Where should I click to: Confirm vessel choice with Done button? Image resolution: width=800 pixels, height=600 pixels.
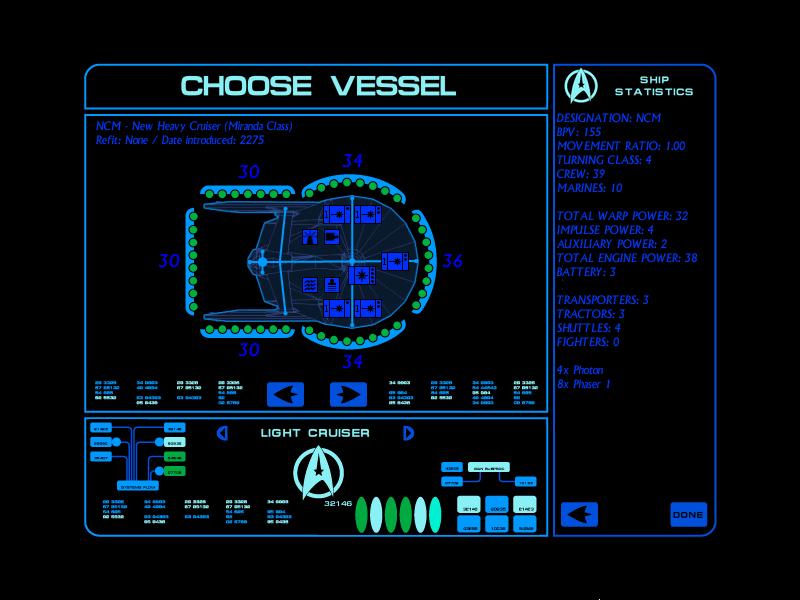point(688,515)
